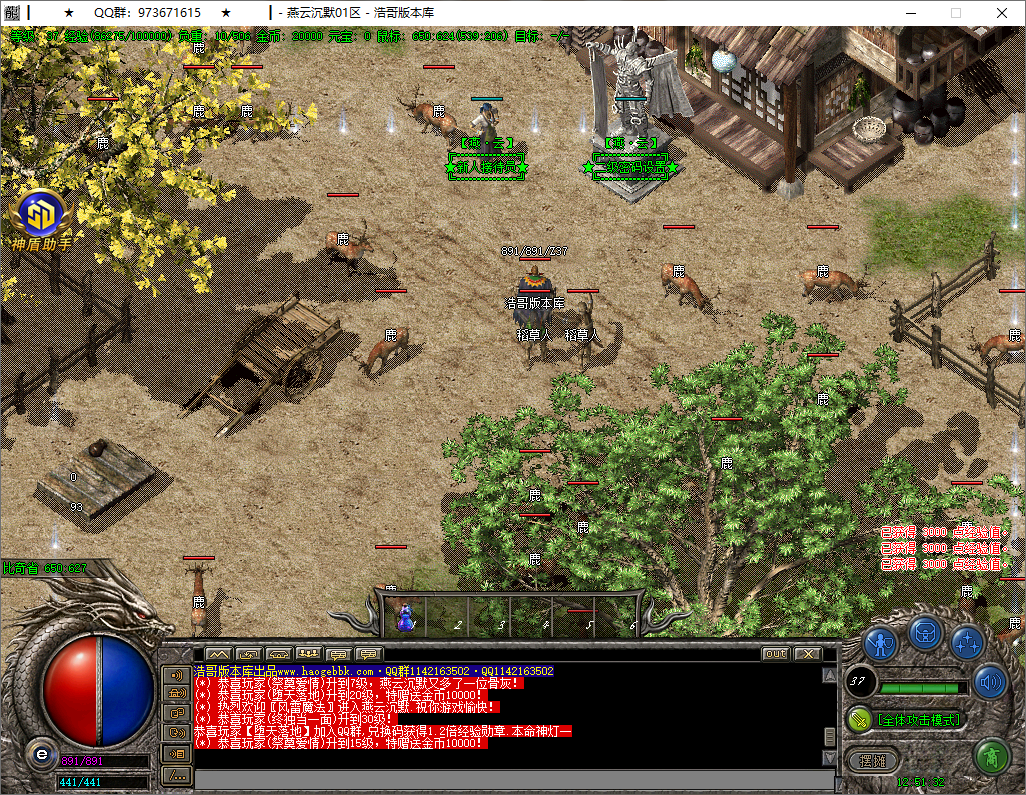Toggle the guild chat channel button with house icon

177,692
